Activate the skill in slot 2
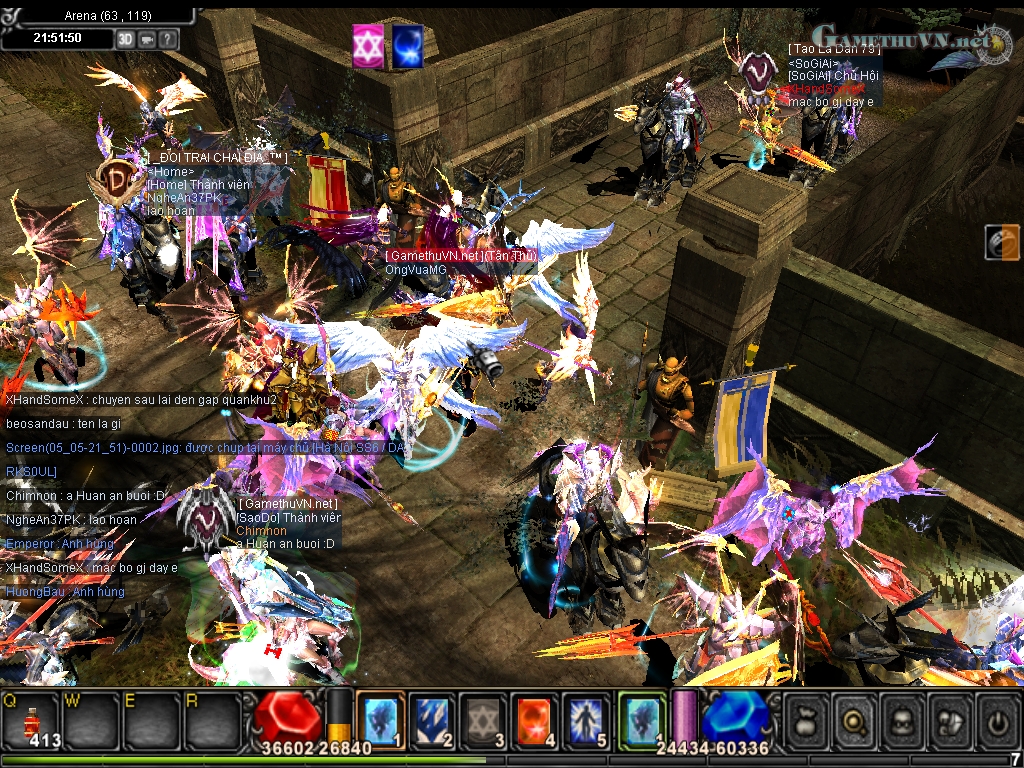 [x=432, y=718]
